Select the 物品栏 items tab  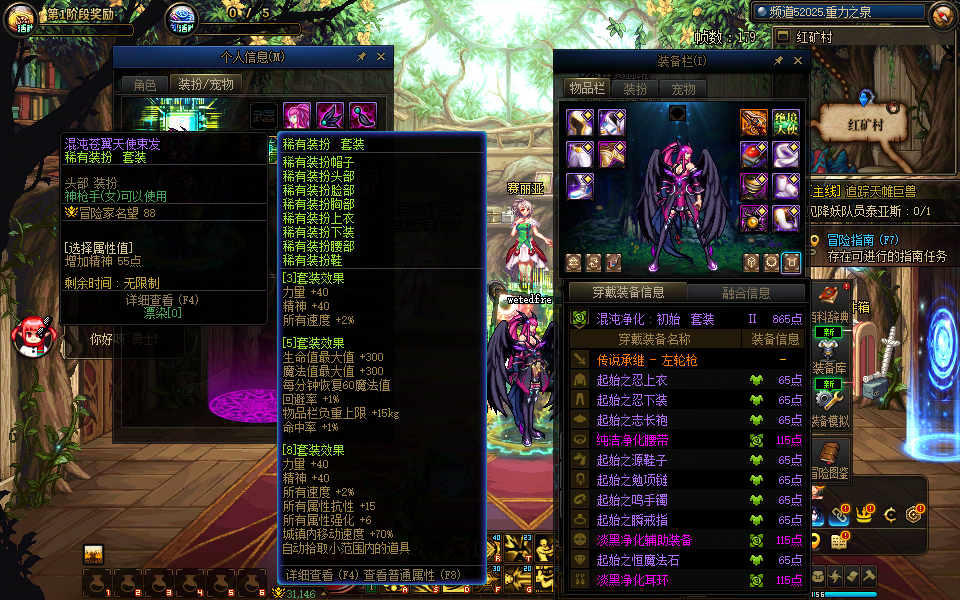click(x=587, y=88)
